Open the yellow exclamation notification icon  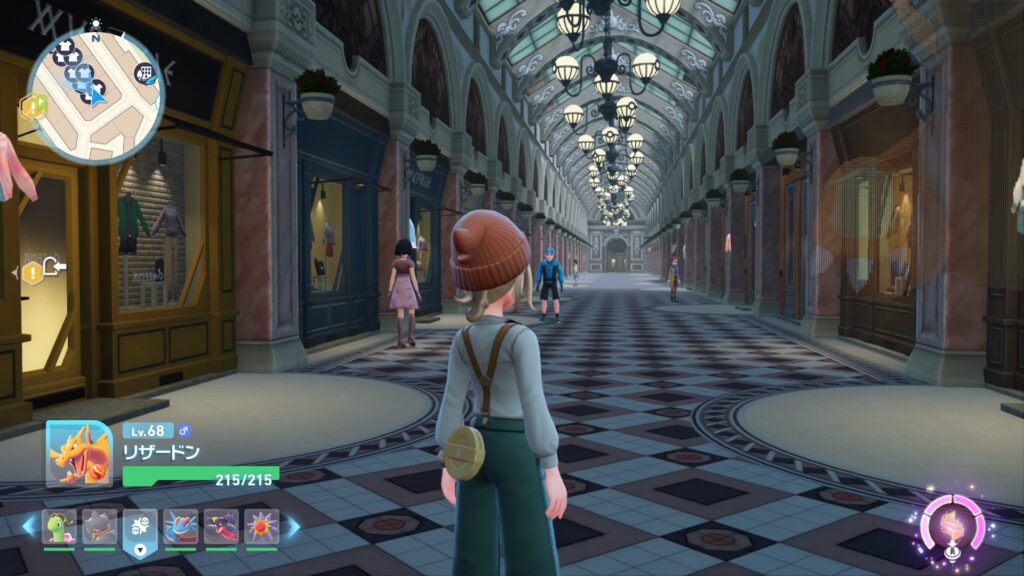point(34,270)
